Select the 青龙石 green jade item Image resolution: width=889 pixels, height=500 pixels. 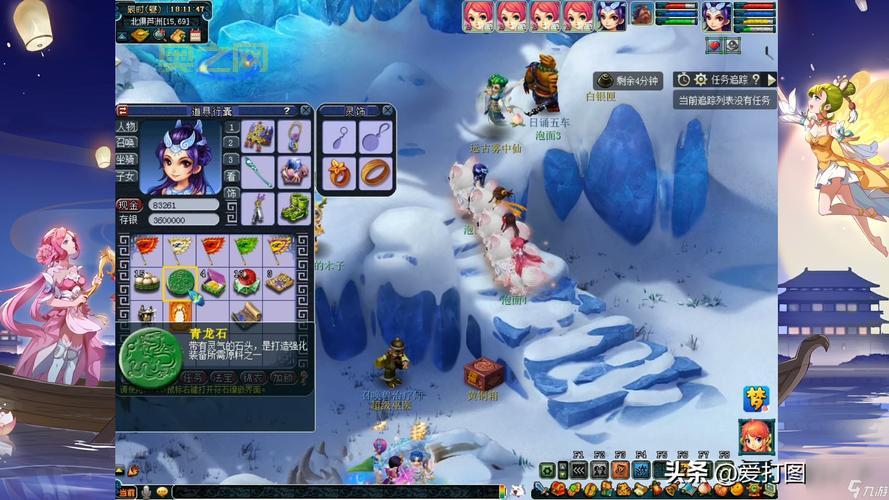pos(180,282)
